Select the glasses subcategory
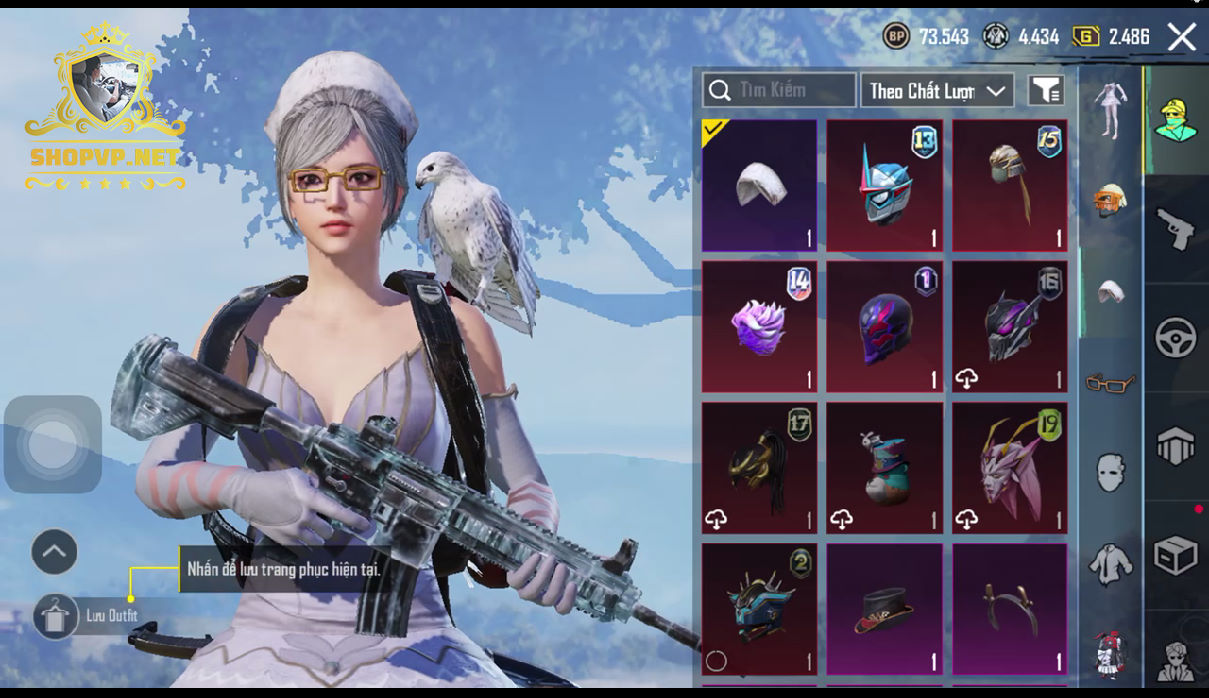The height and width of the screenshot is (698, 1209). pyautogui.click(x=1110, y=381)
